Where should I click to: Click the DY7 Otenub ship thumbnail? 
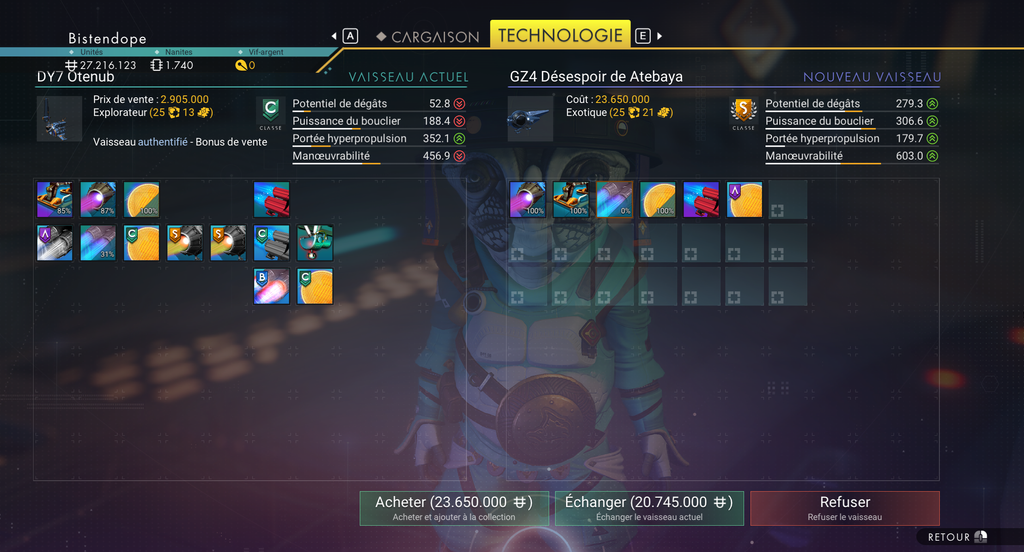59,119
